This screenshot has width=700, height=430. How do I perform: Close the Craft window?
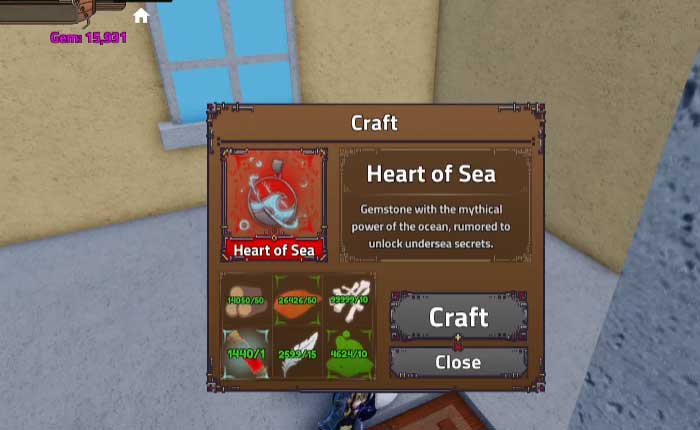tap(458, 362)
